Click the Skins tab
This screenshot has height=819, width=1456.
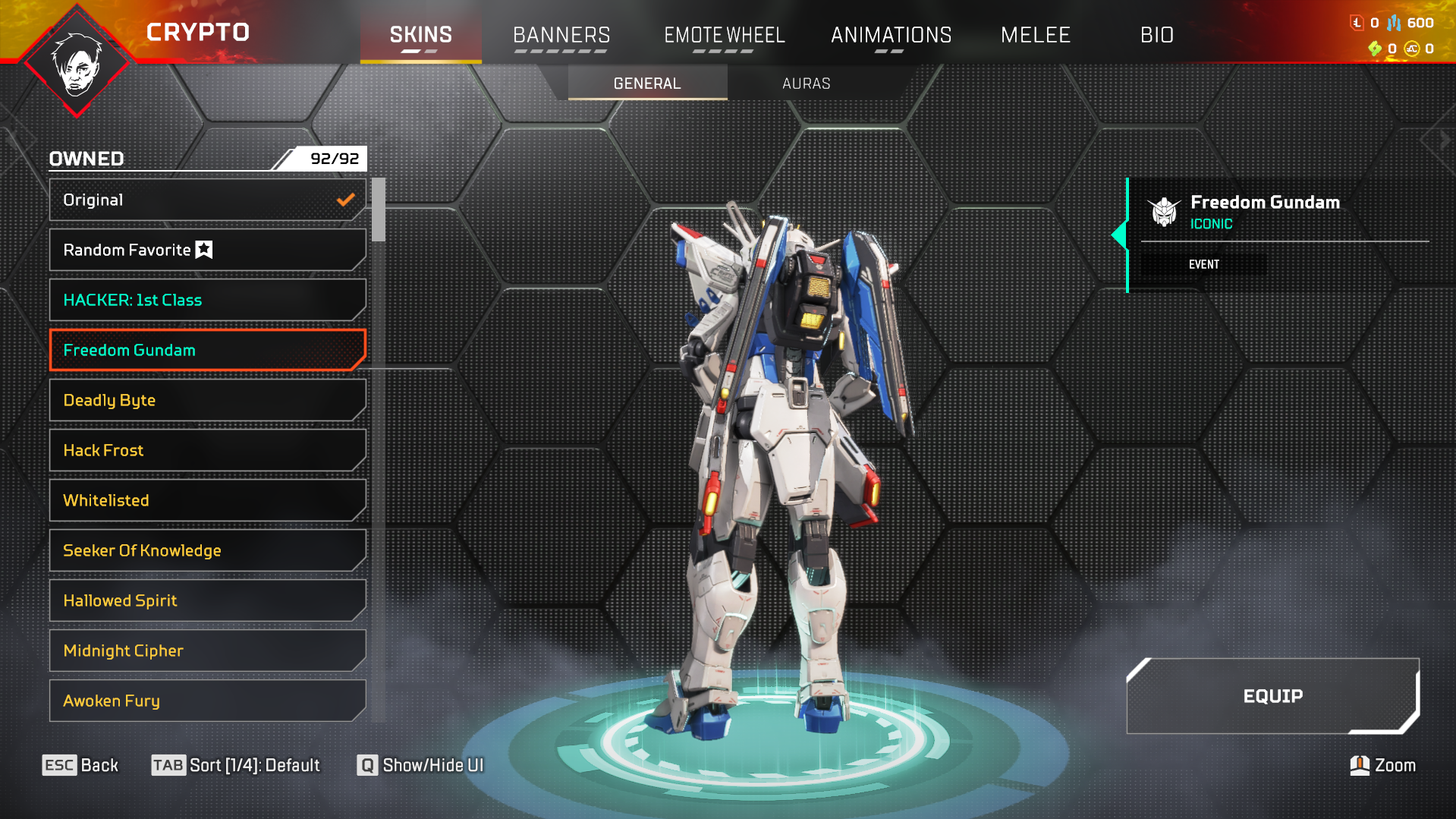(x=420, y=35)
